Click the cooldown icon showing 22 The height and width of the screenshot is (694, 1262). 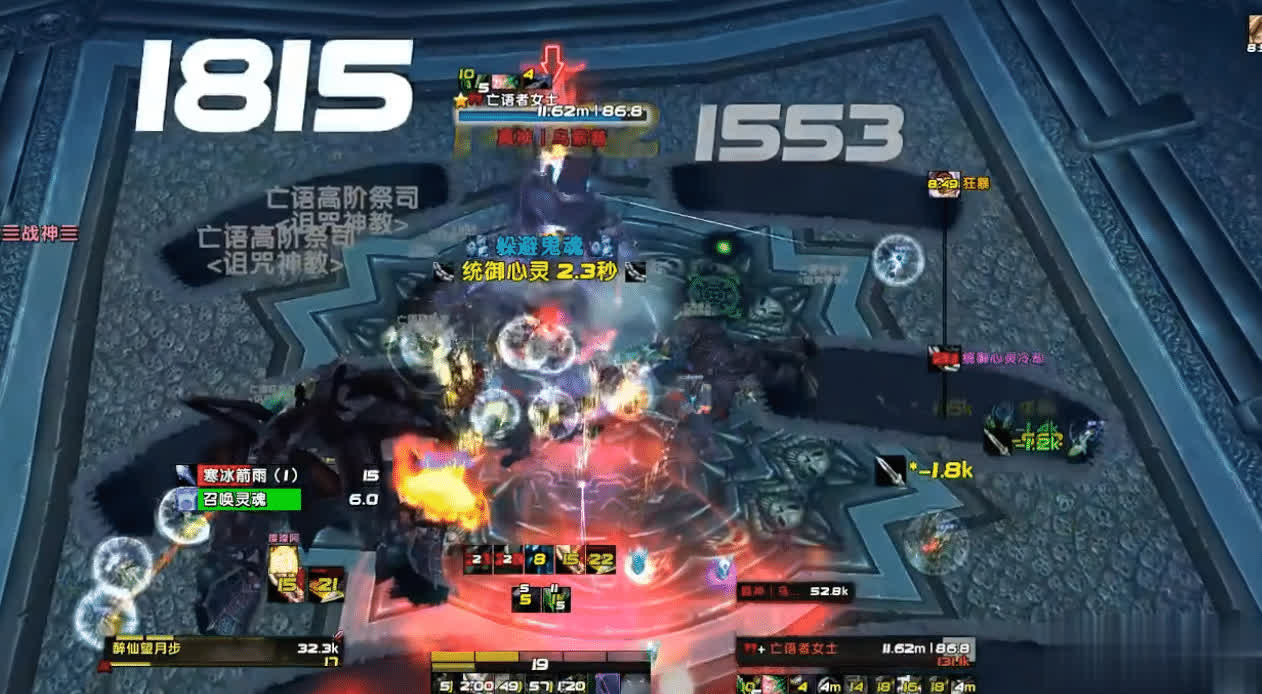pos(601,561)
